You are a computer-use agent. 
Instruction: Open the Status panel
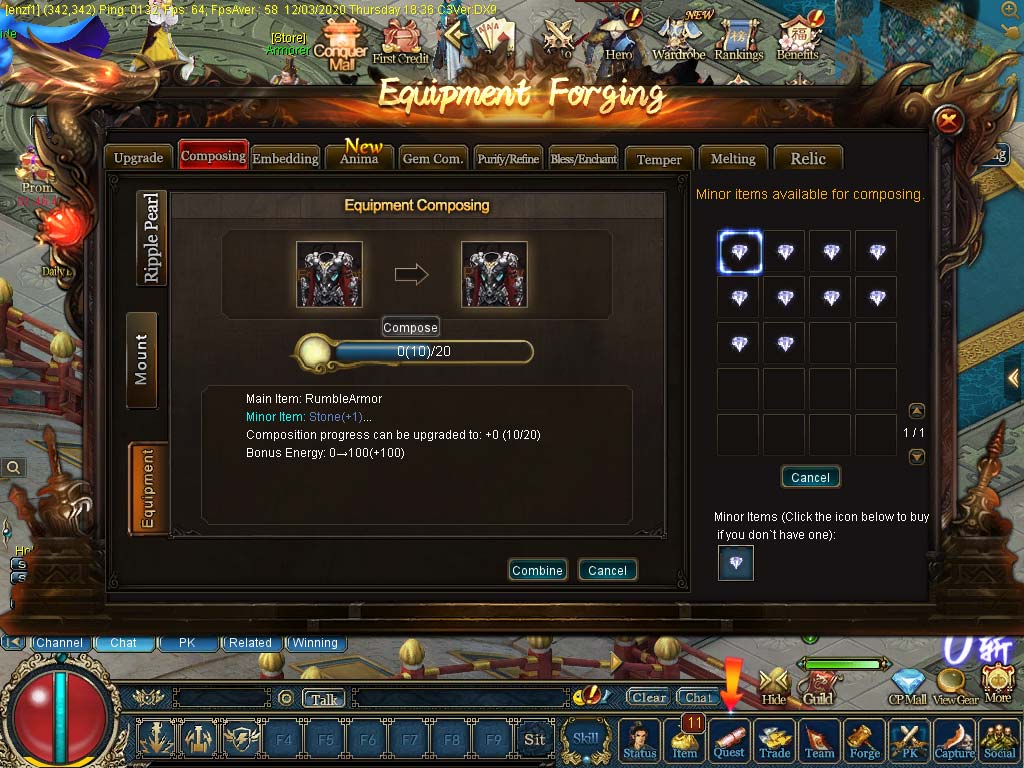pos(640,742)
